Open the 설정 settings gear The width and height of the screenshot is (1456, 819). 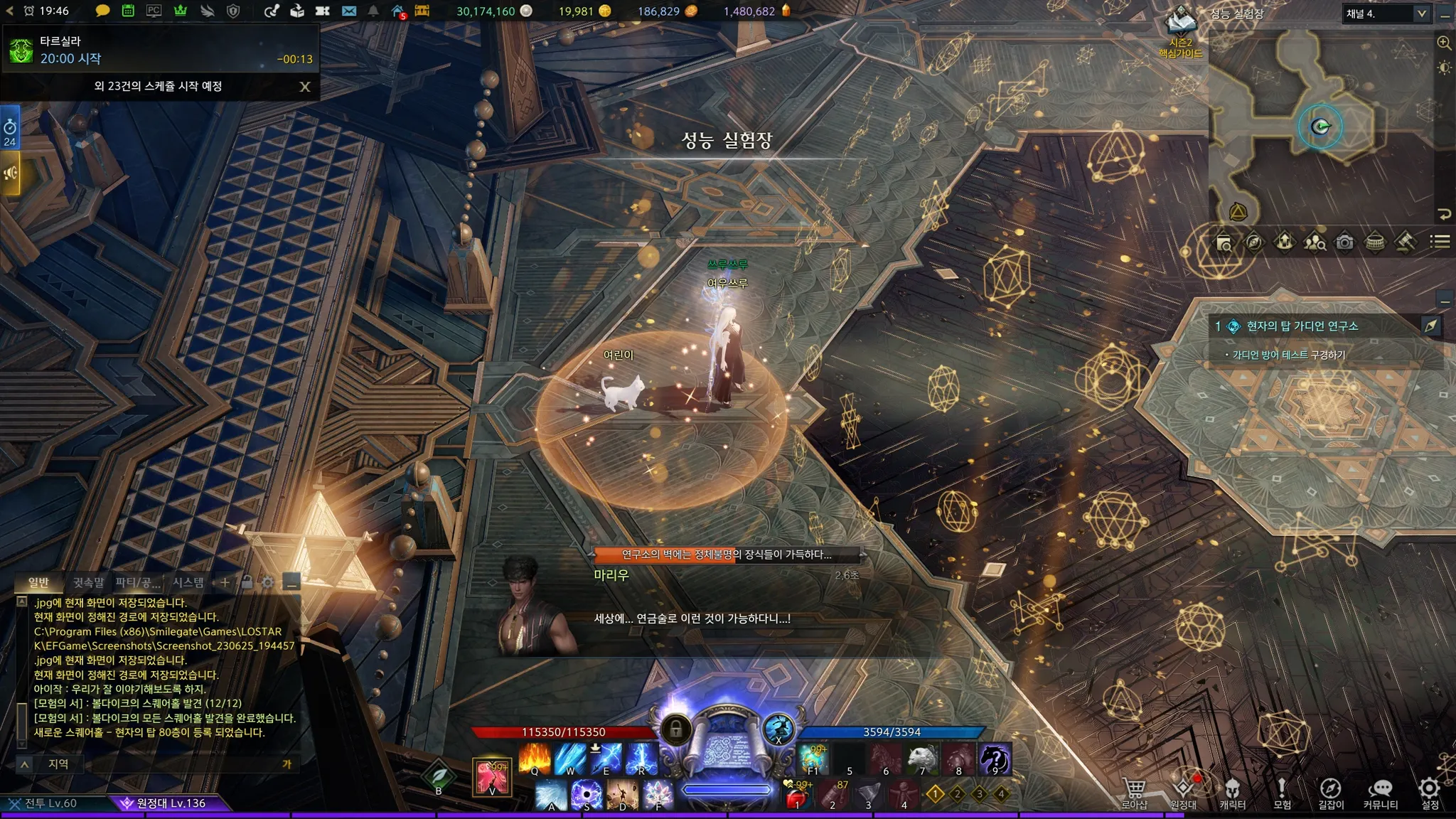[x=1430, y=793]
